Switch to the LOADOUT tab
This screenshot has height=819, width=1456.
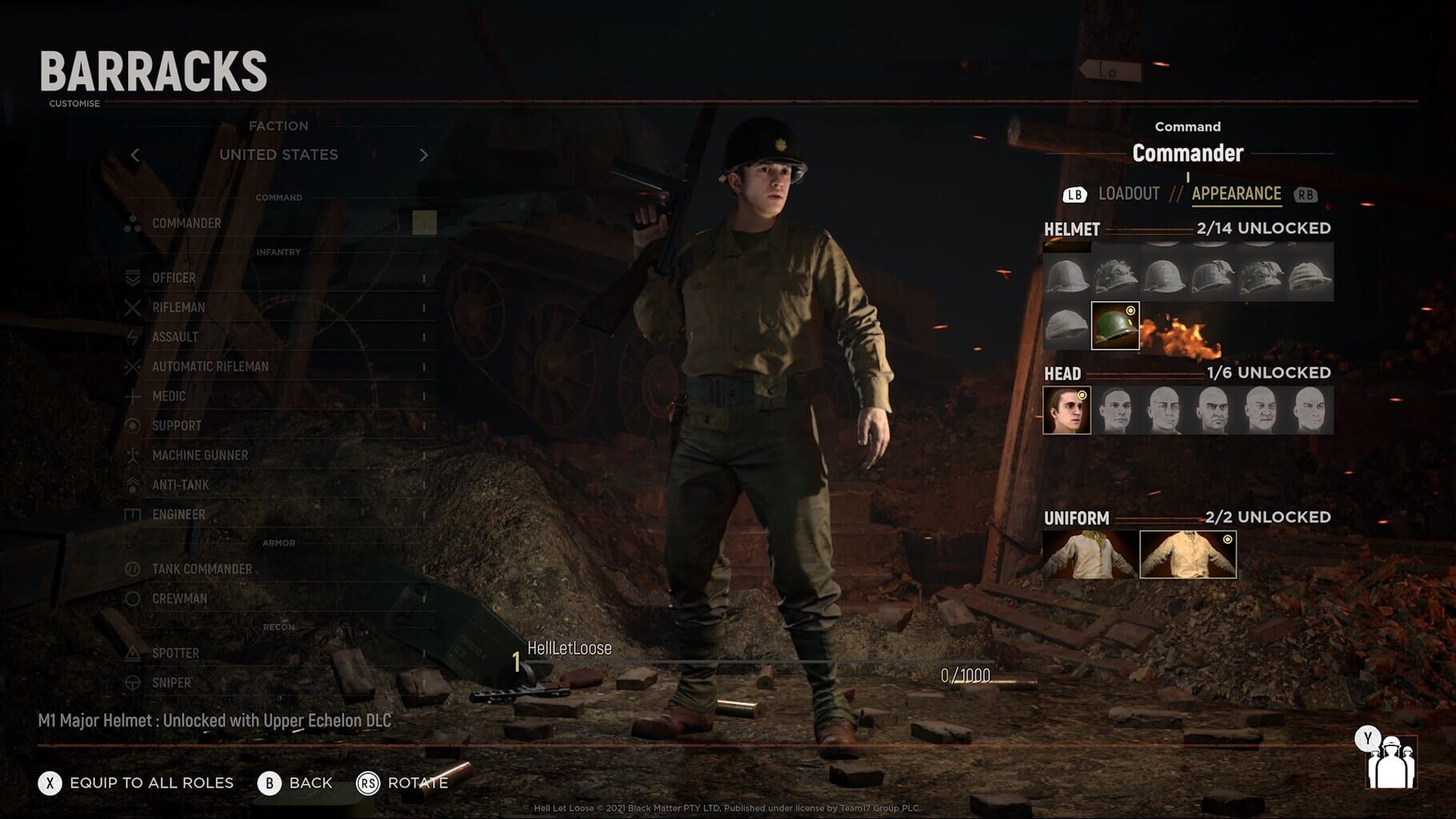1130,193
